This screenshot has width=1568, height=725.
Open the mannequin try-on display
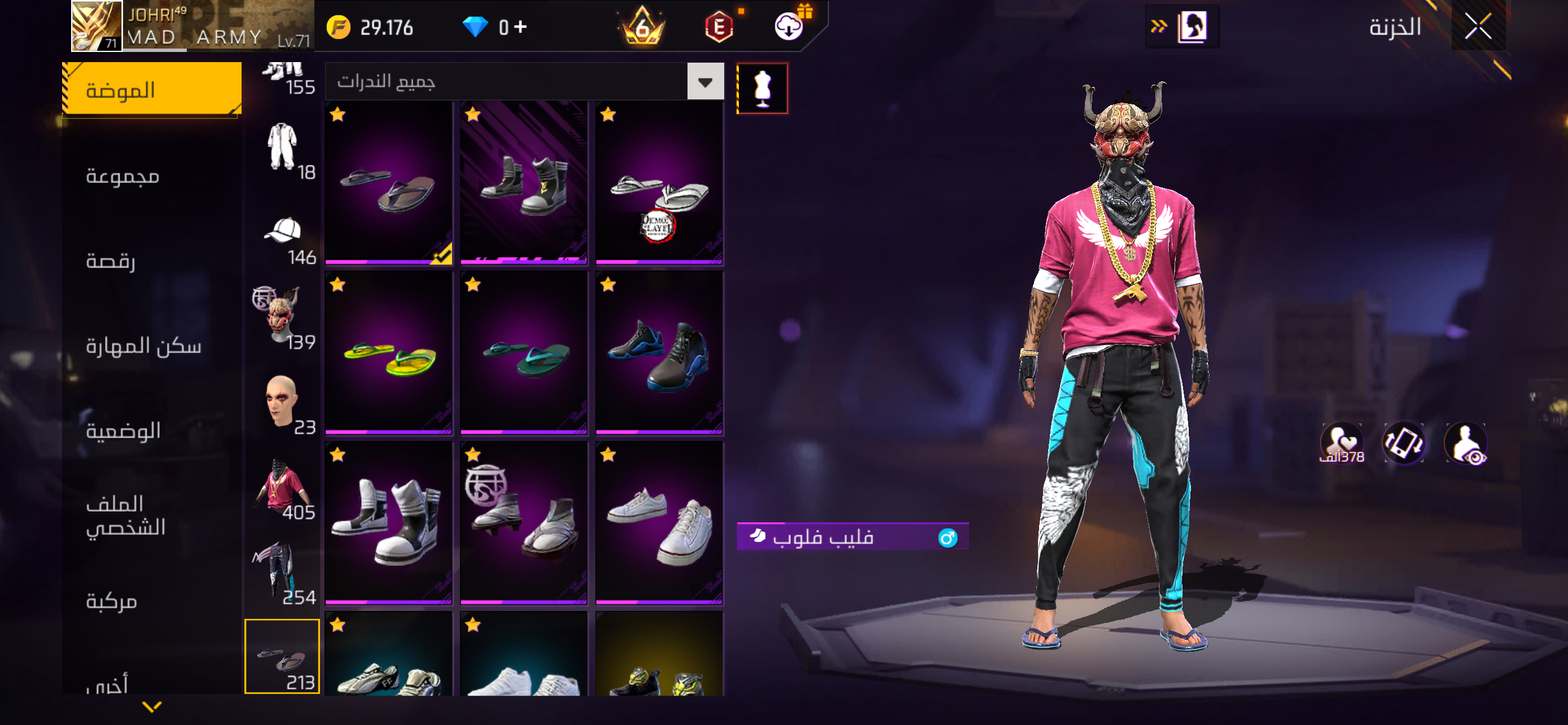point(762,87)
